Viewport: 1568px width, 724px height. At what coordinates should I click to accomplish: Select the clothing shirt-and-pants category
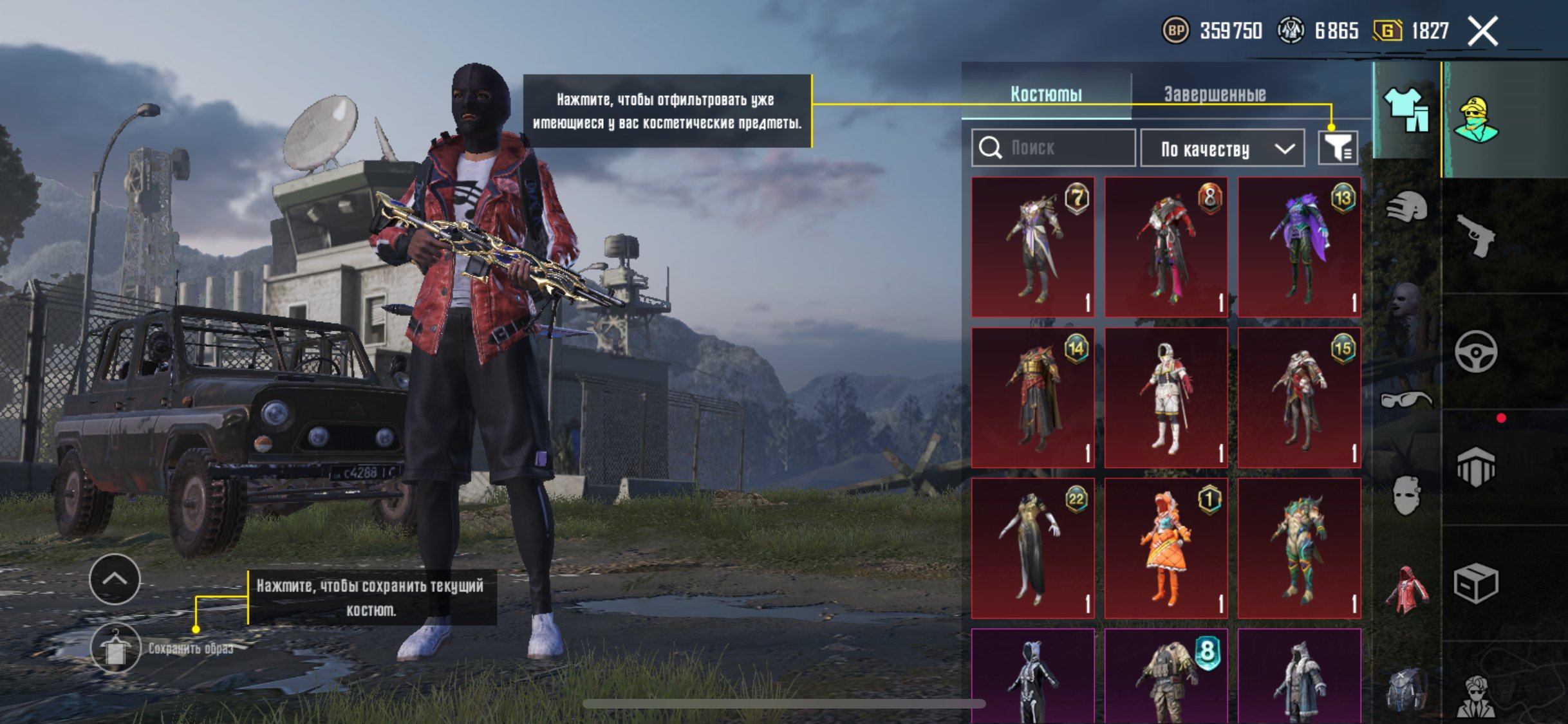1406,109
